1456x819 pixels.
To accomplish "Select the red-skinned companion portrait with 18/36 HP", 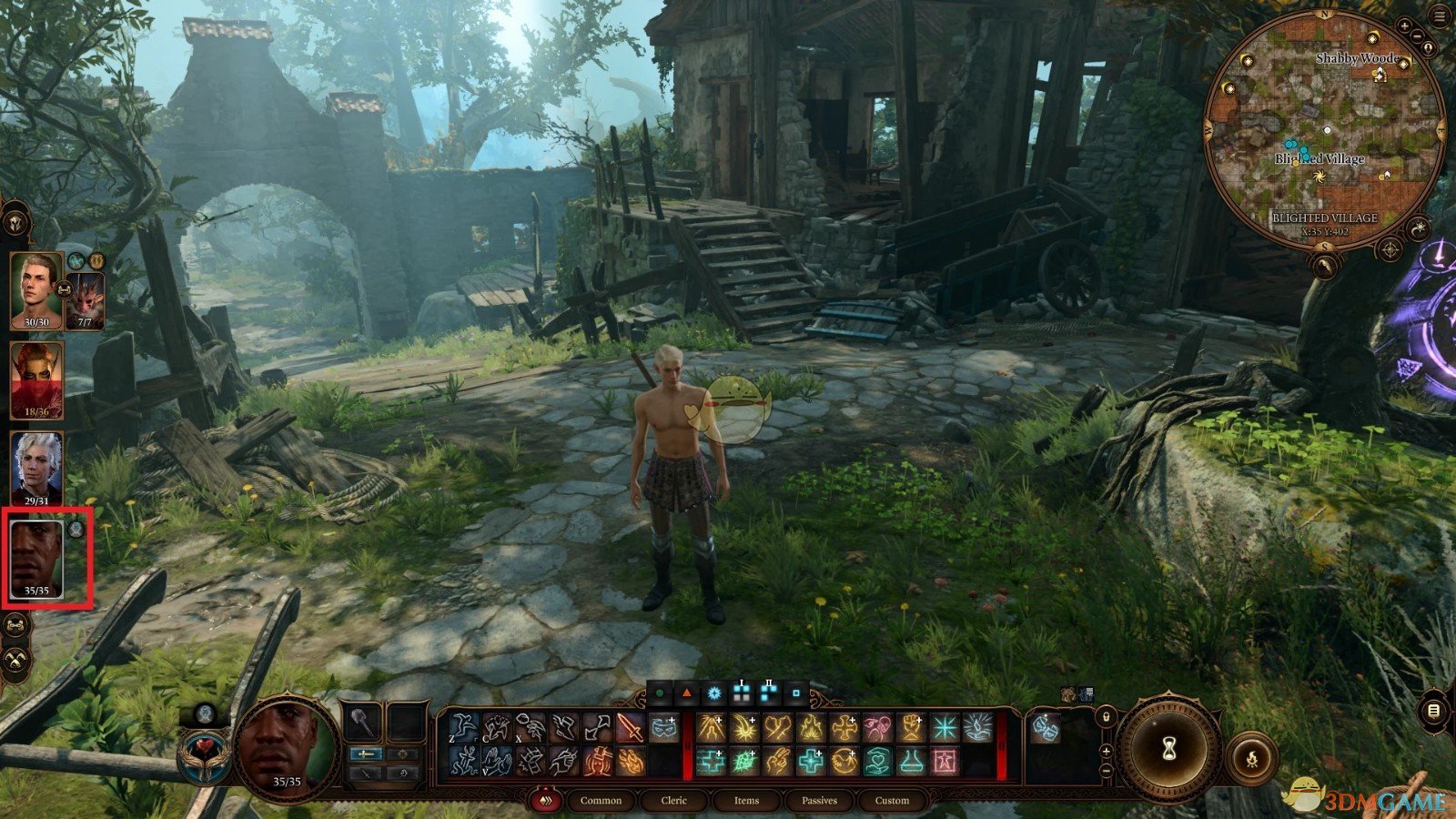I will (36, 379).
